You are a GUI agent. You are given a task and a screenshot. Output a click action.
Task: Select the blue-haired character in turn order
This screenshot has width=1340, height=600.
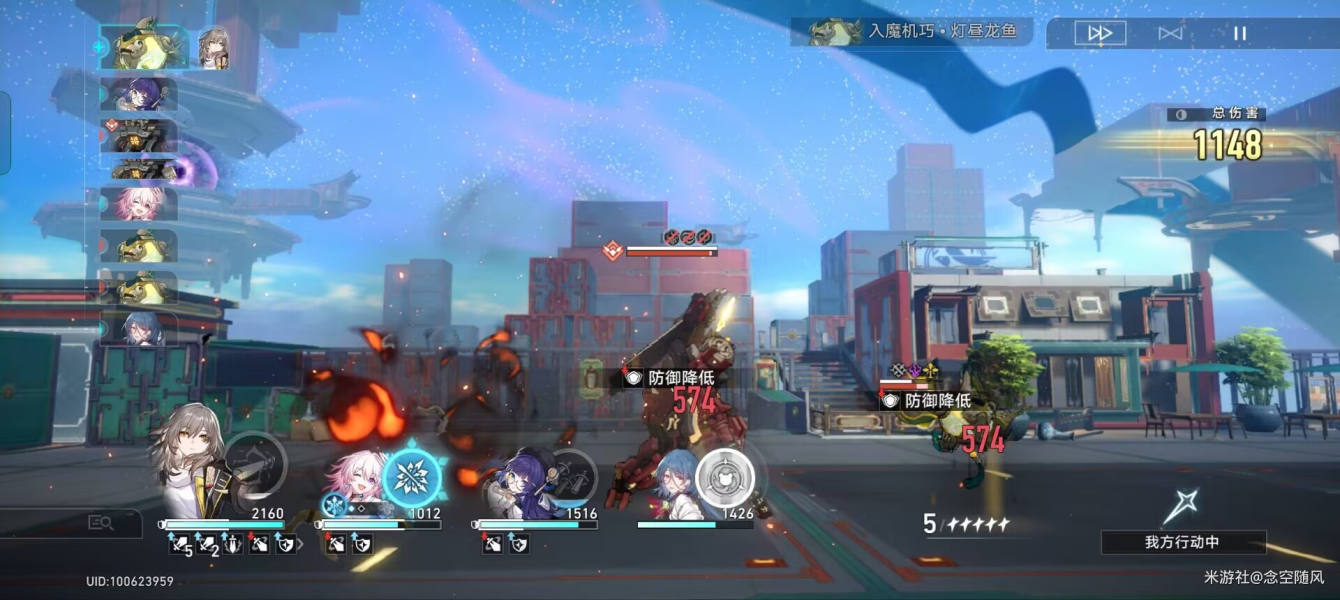tap(139, 328)
